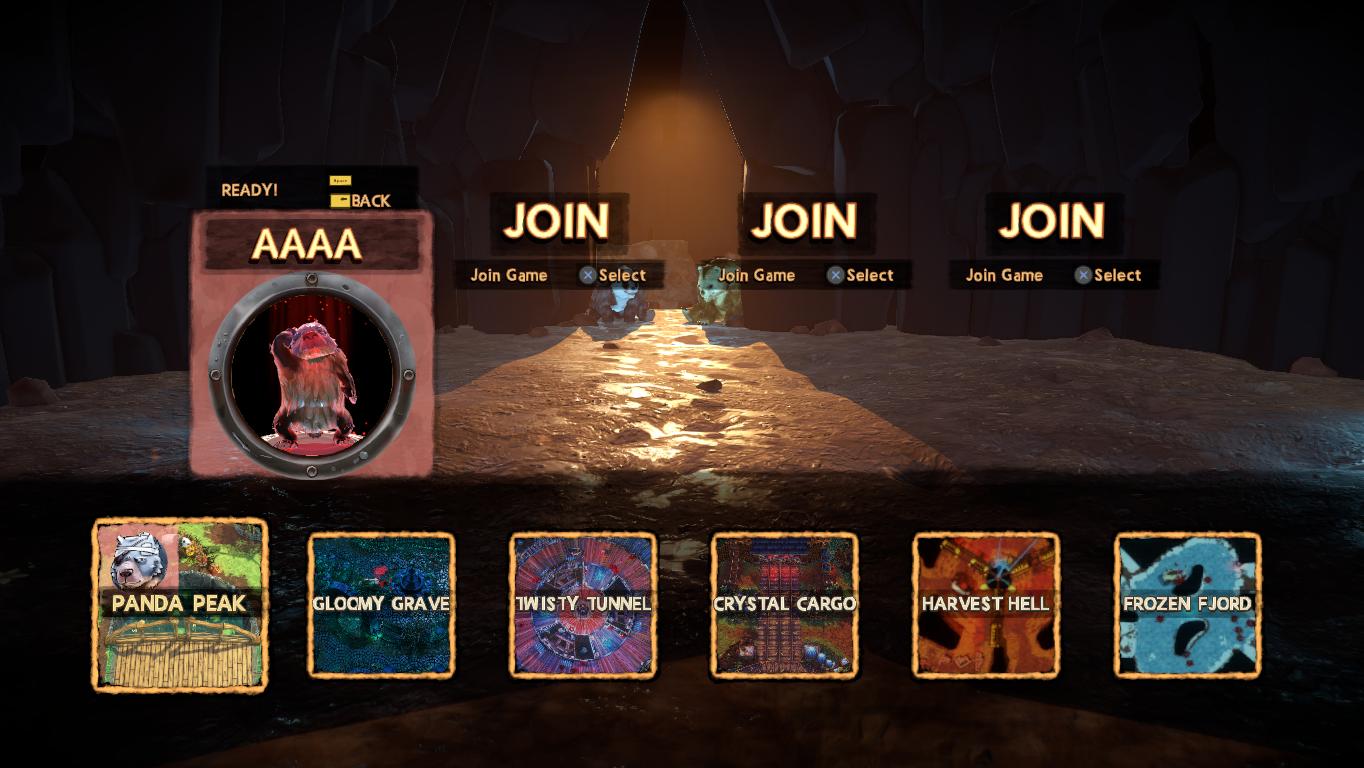1364x768 pixels.
Task: Select the AAAA player character portrait
Action: point(311,372)
